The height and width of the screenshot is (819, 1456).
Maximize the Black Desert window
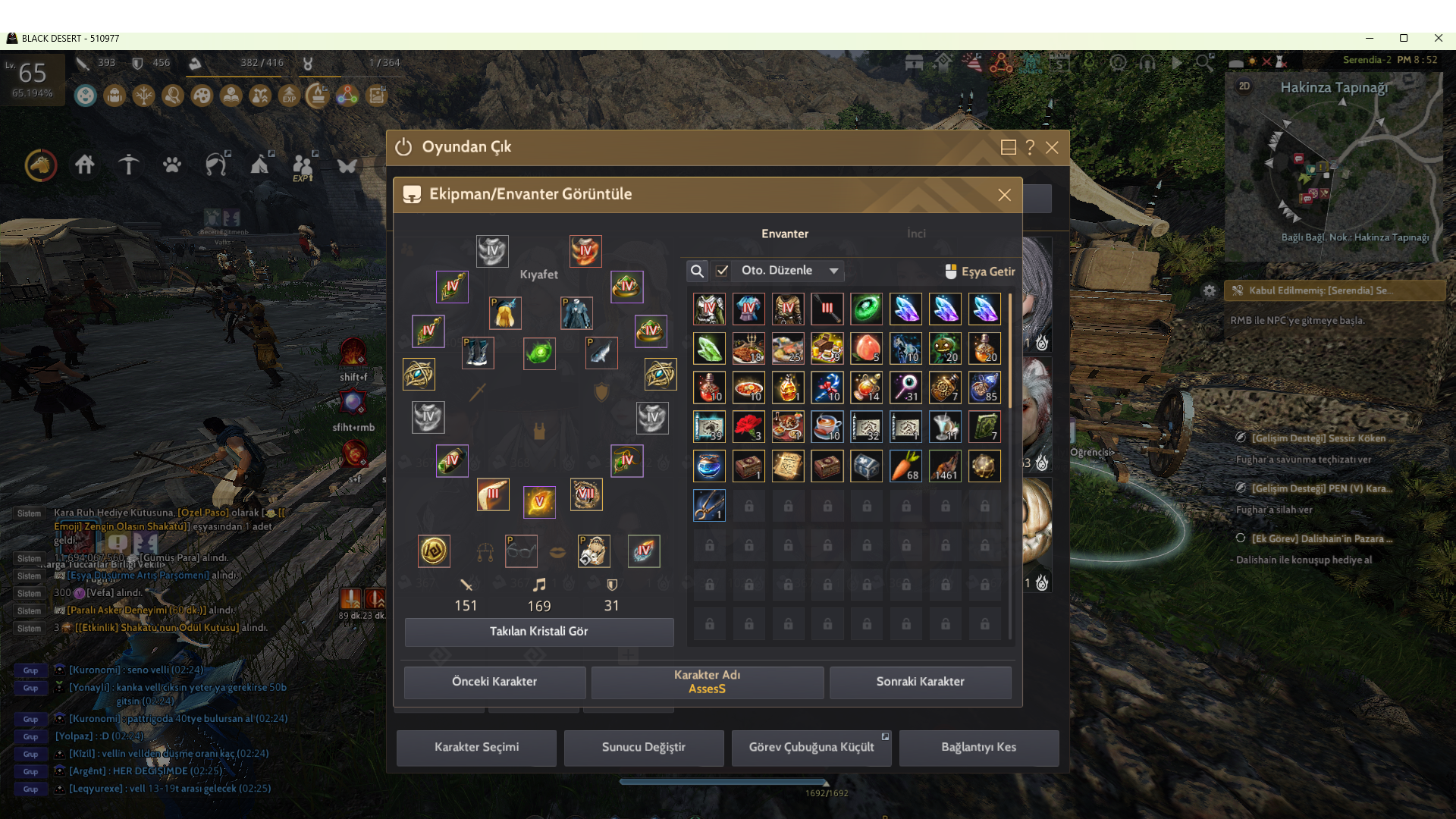pos(1404,38)
